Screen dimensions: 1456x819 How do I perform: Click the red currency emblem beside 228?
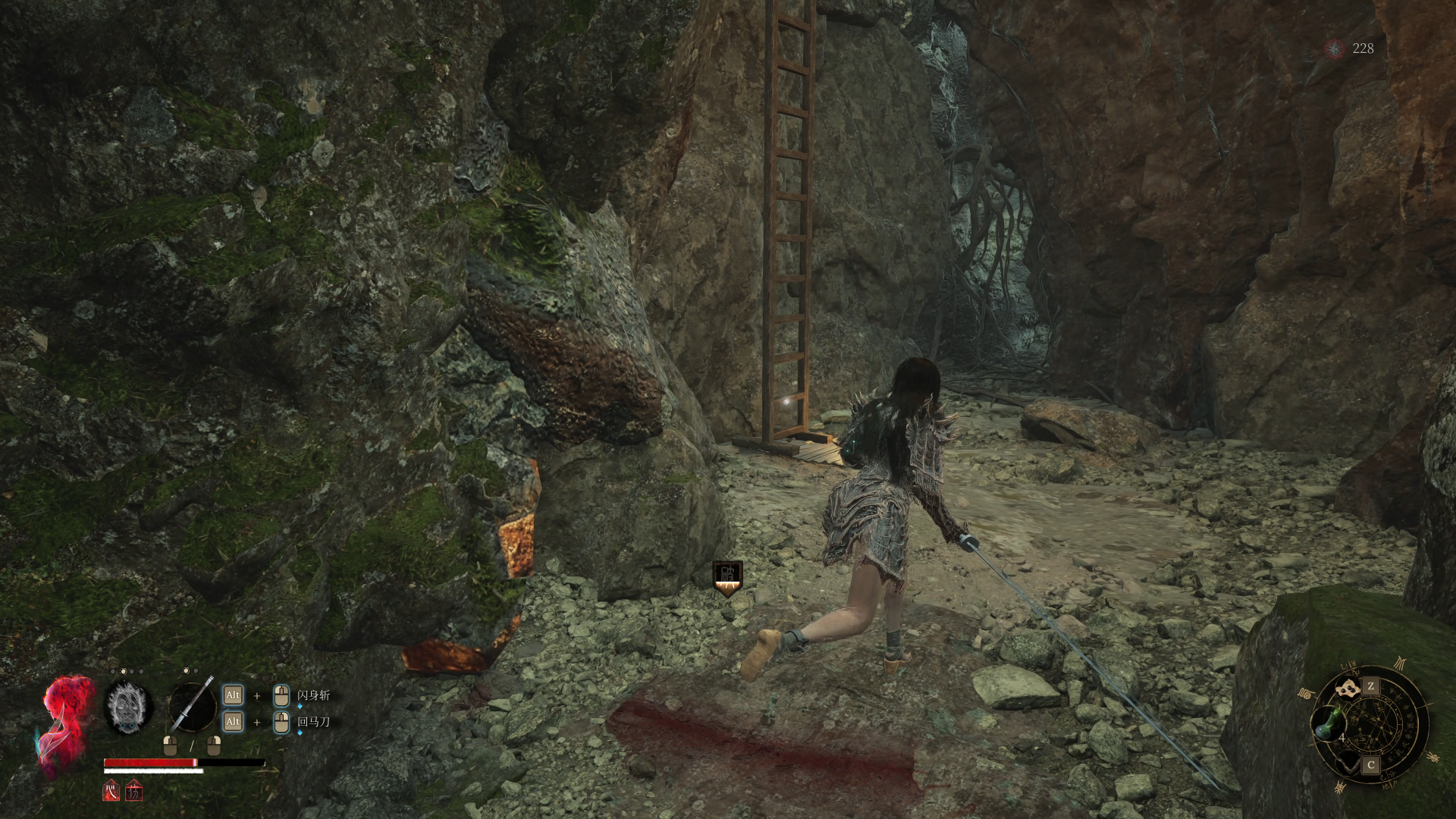click(1333, 49)
